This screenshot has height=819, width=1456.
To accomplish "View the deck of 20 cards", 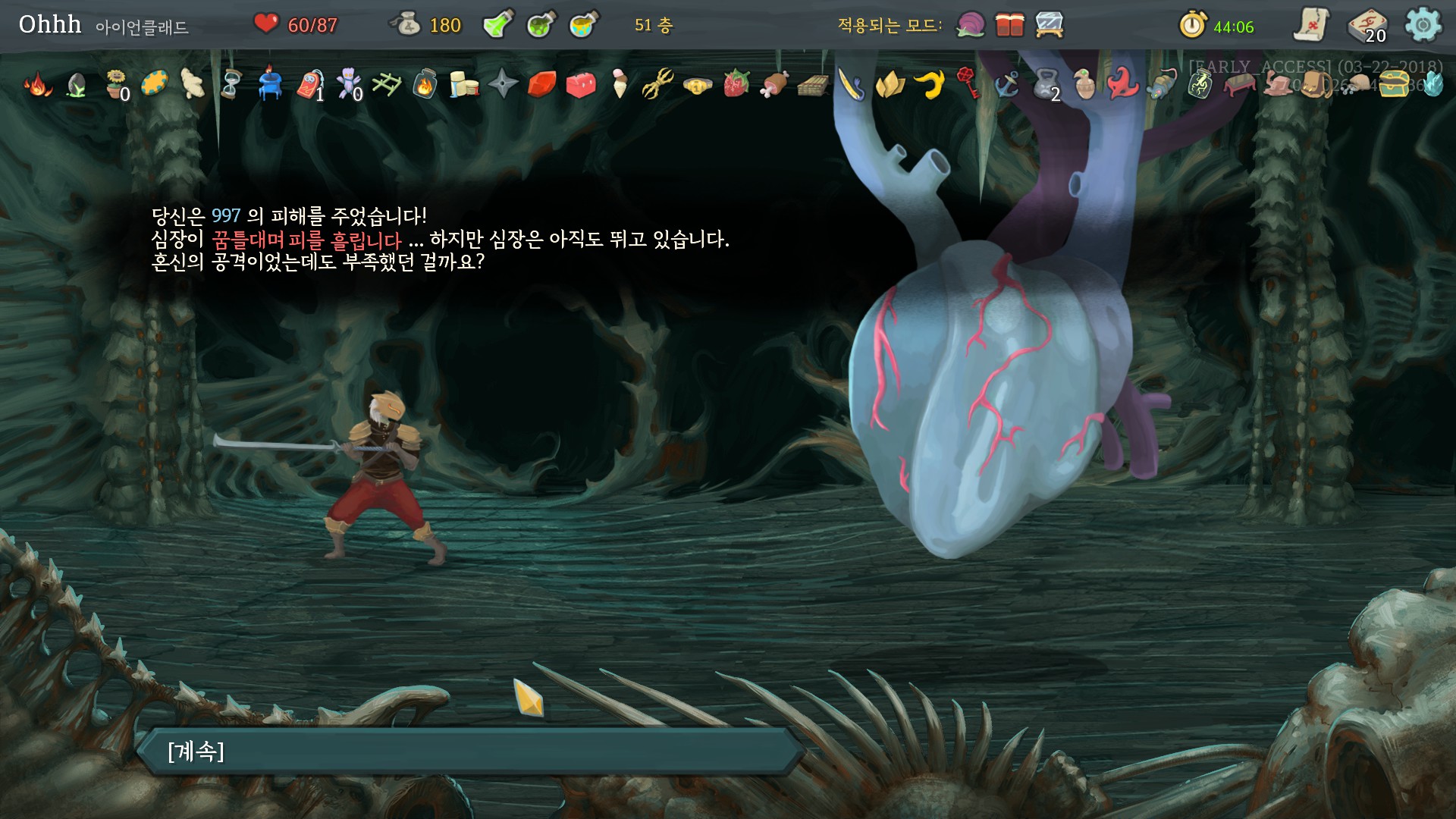I will [1367, 27].
